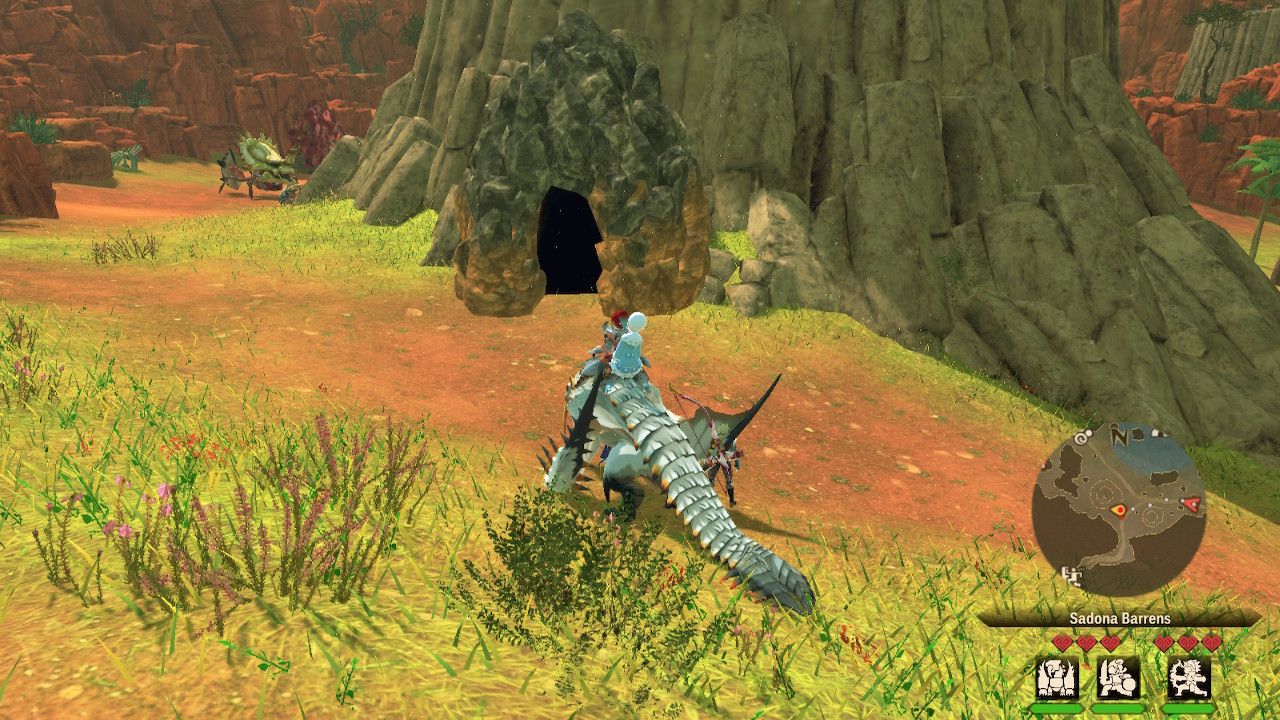Click the spiral icon near the minimap's top edge

[1082, 437]
